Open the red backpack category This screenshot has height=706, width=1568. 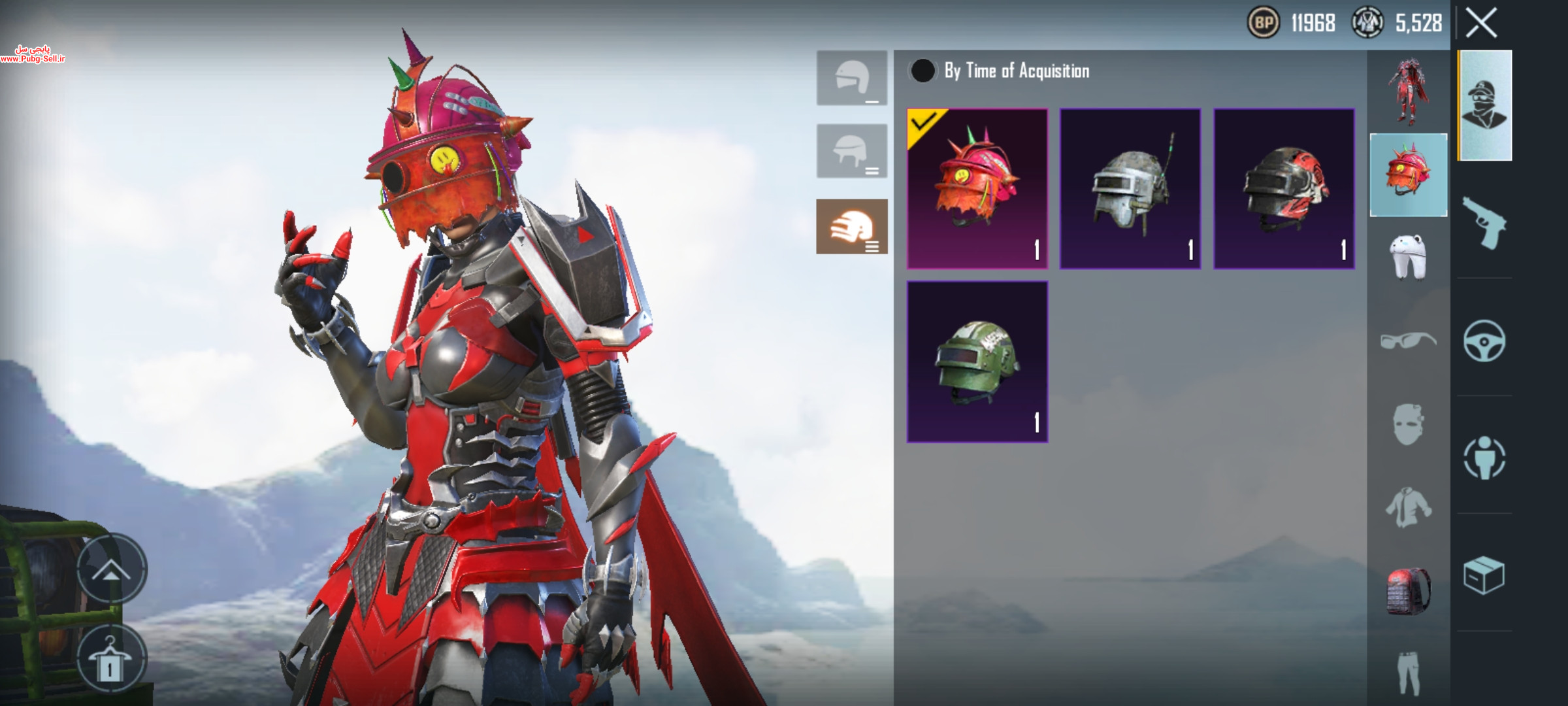click(x=1408, y=592)
